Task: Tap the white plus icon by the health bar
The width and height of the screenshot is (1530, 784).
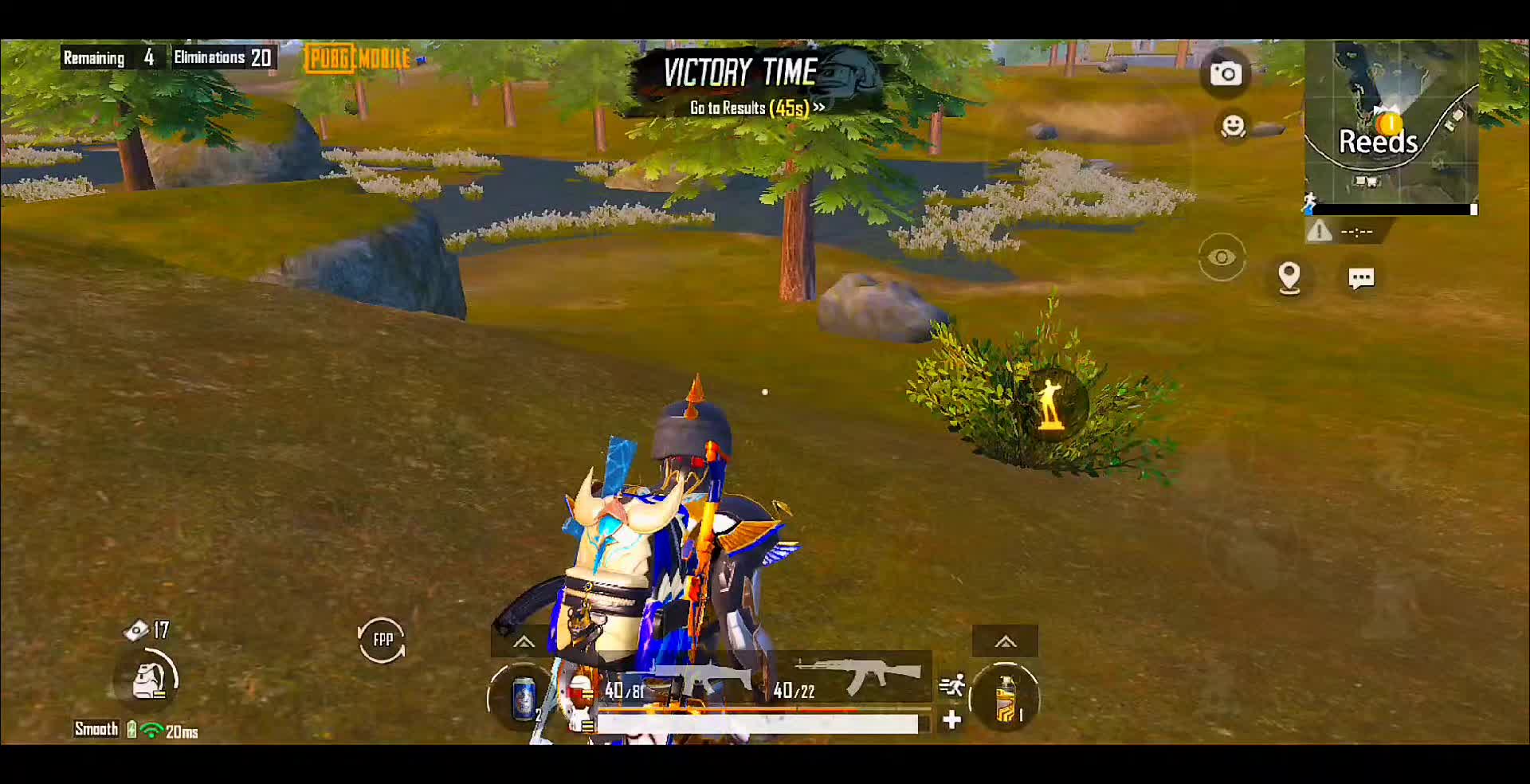Action: pyautogui.click(x=951, y=720)
